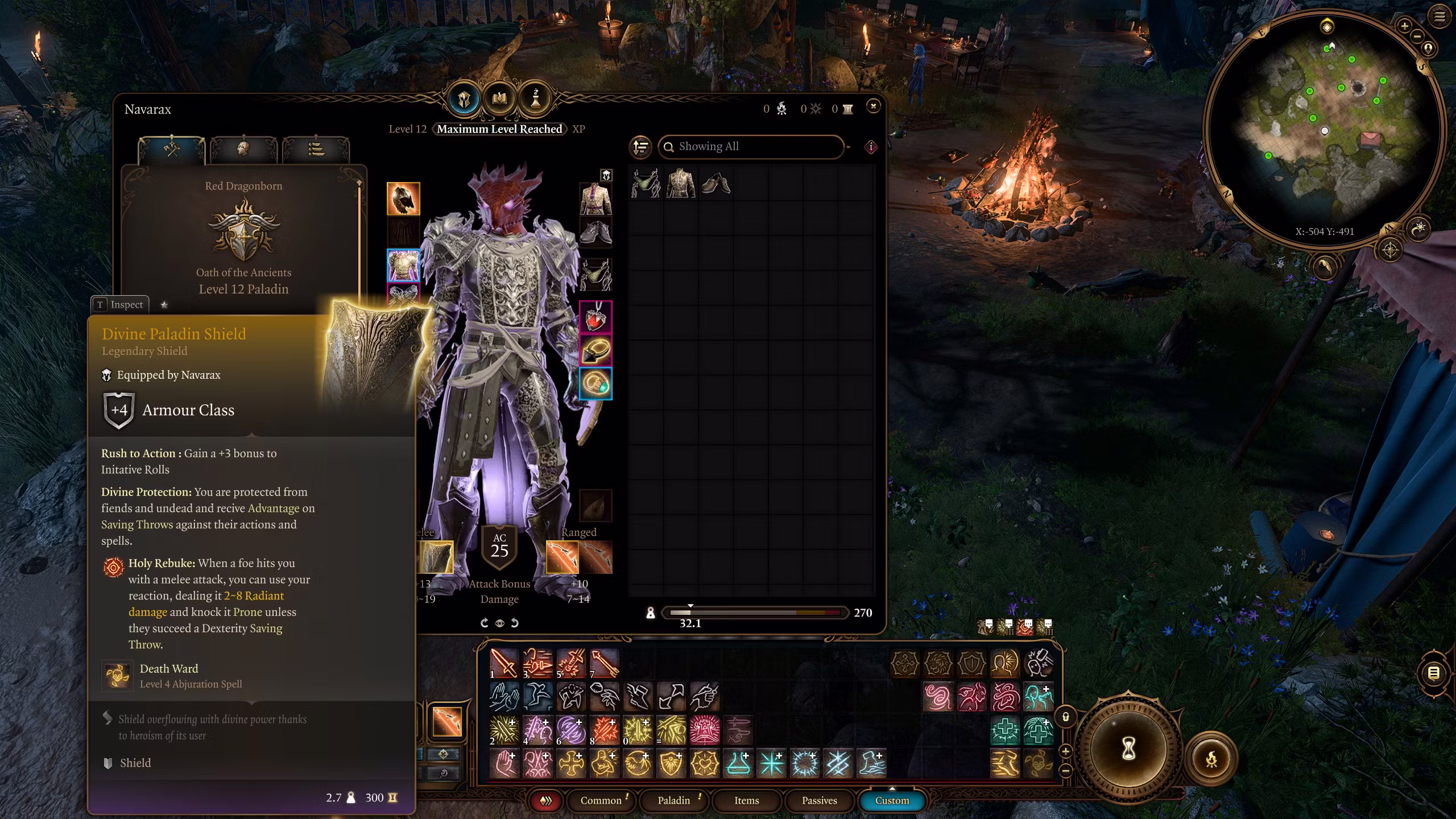Open the spellbook tab at panel top
This screenshot has width=1456, height=819.
(x=499, y=99)
